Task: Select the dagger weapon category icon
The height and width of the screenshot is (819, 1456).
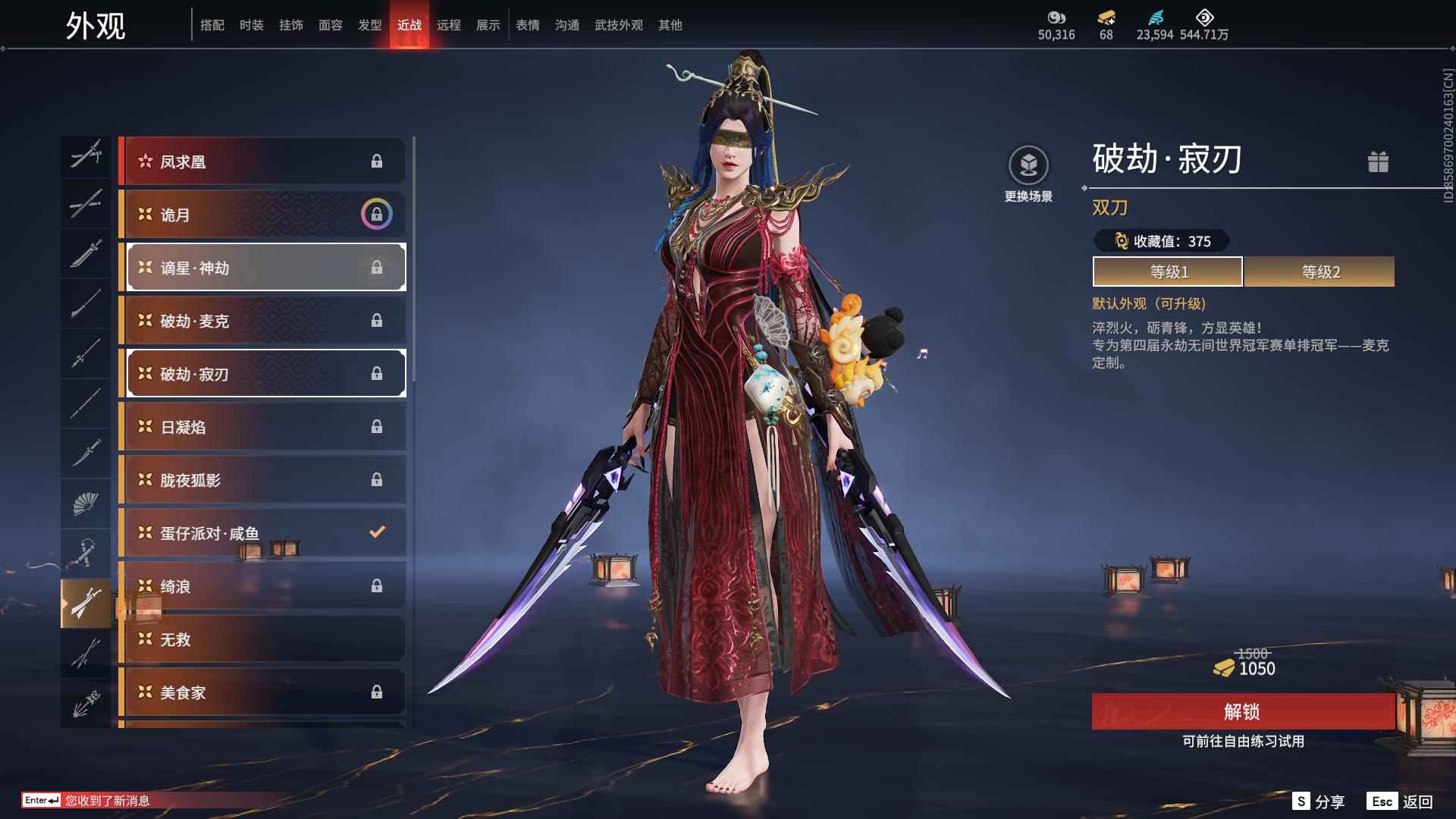Action: coord(85,451)
